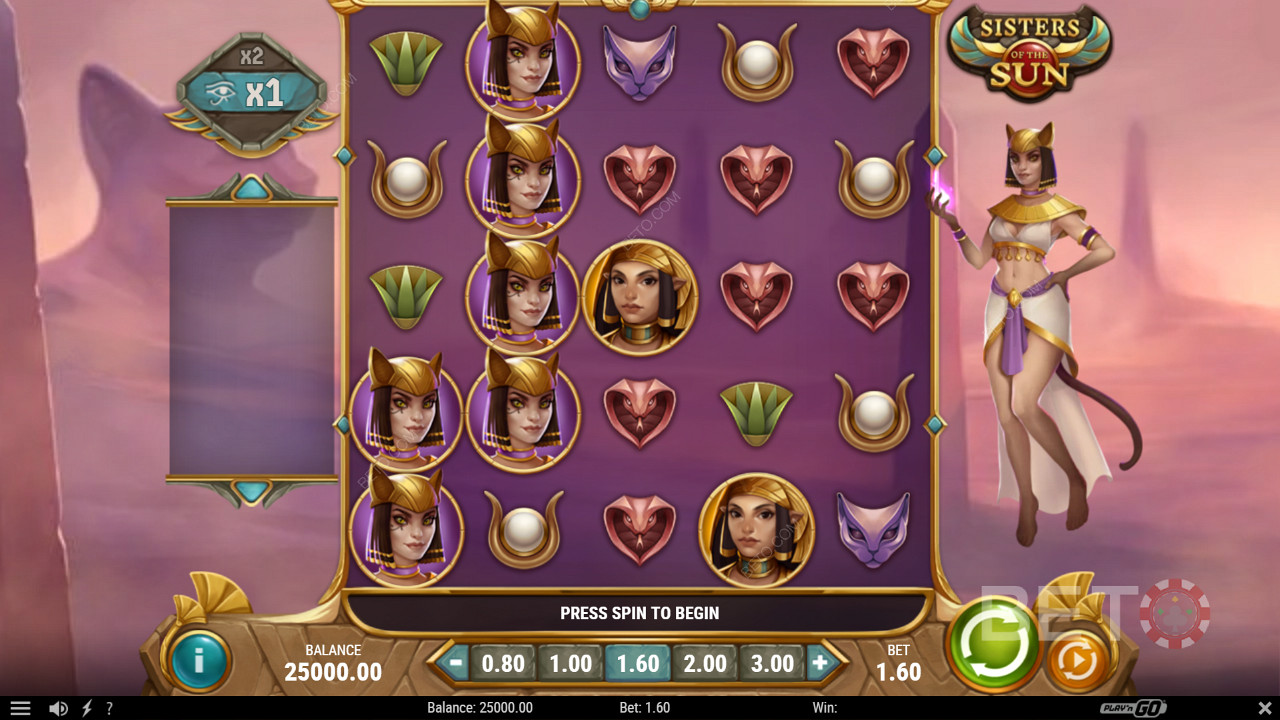Select the 0.80 bet value

(x=503, y=663)
